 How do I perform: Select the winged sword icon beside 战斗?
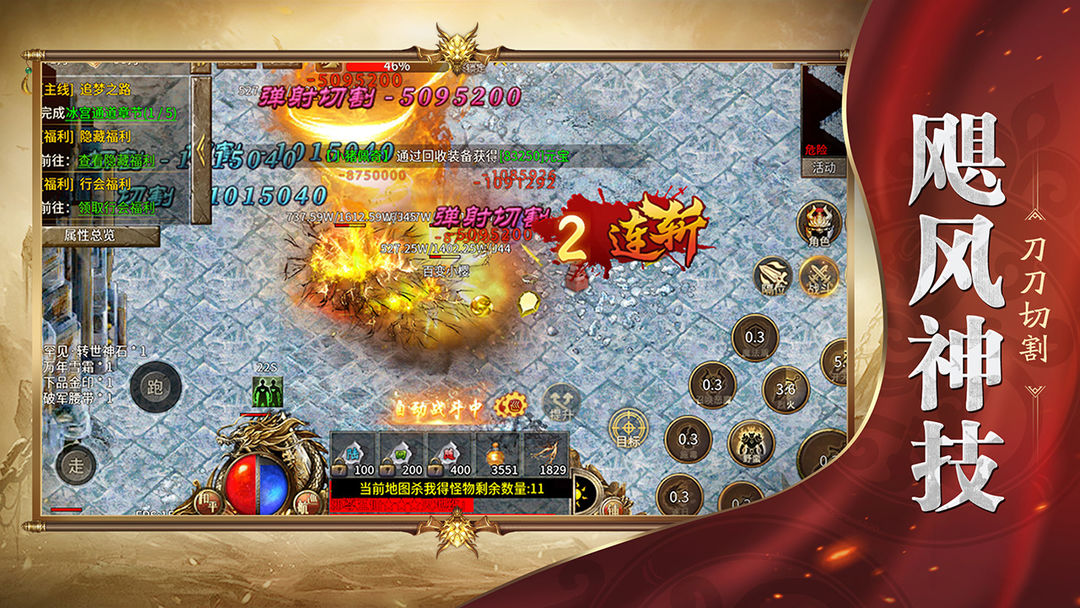tap(772, 278)
